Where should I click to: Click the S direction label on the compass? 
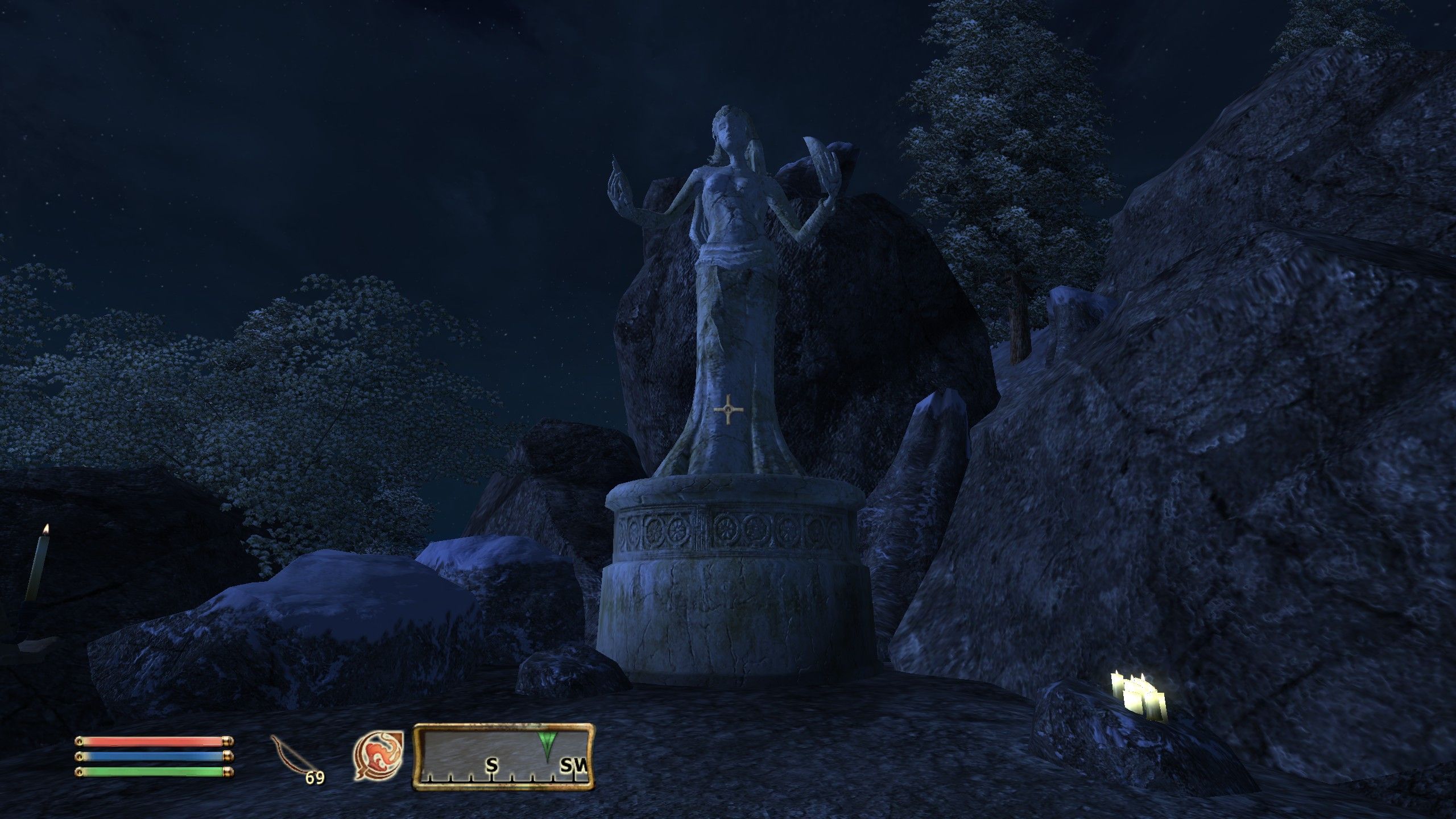tap(493, 764)
